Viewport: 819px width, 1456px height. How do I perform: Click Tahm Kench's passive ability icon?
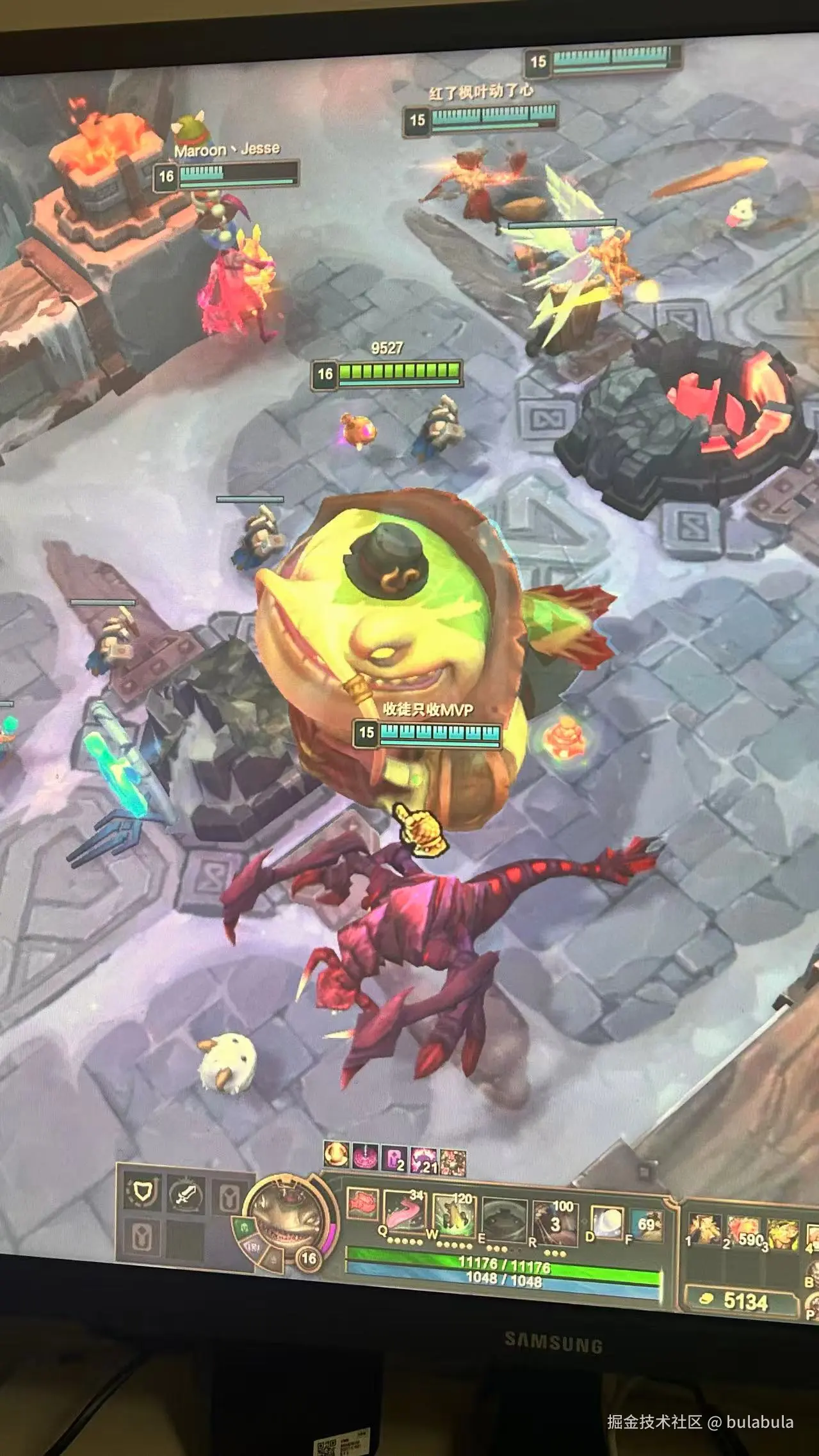362,1202
